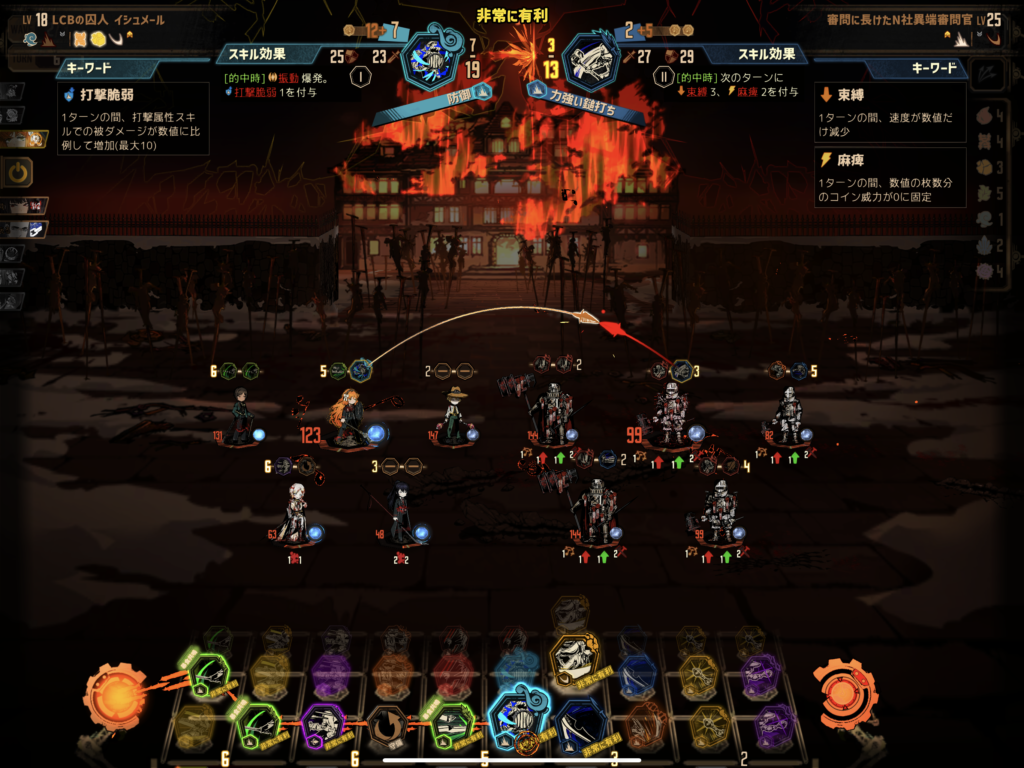Click the 力強い鎚打ち enemy skill icon
Image resolution: width=1024 pixels, height=768 pixels.
(x=590, y=59)
